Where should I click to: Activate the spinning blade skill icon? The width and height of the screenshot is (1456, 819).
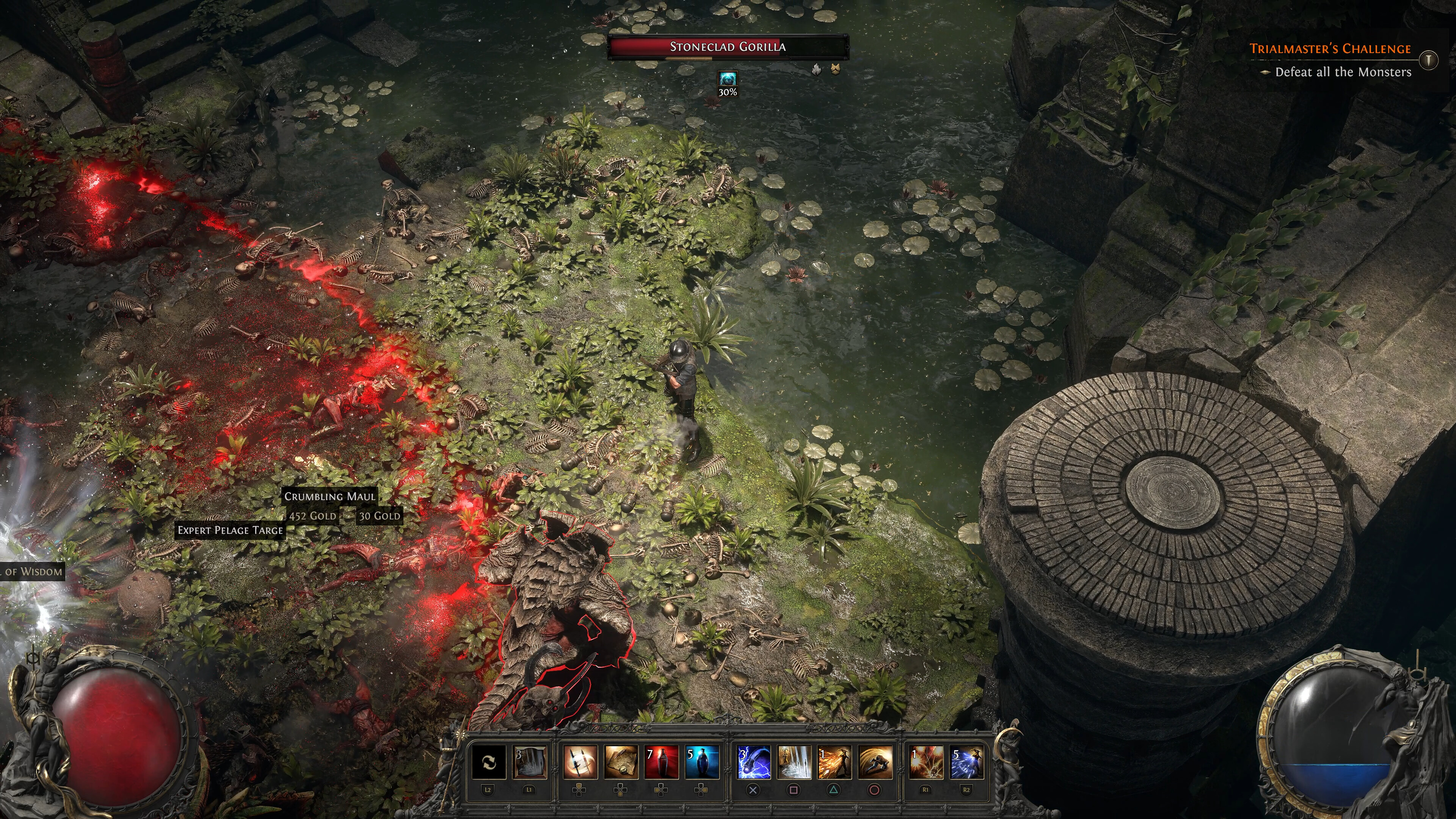tap(580, 762)
